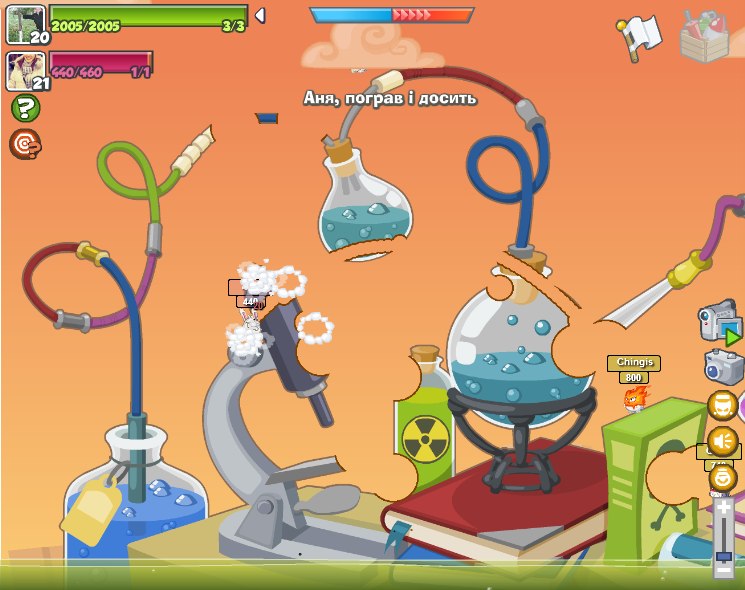Take a screenshot with the photo camera

tap(723, 366)
